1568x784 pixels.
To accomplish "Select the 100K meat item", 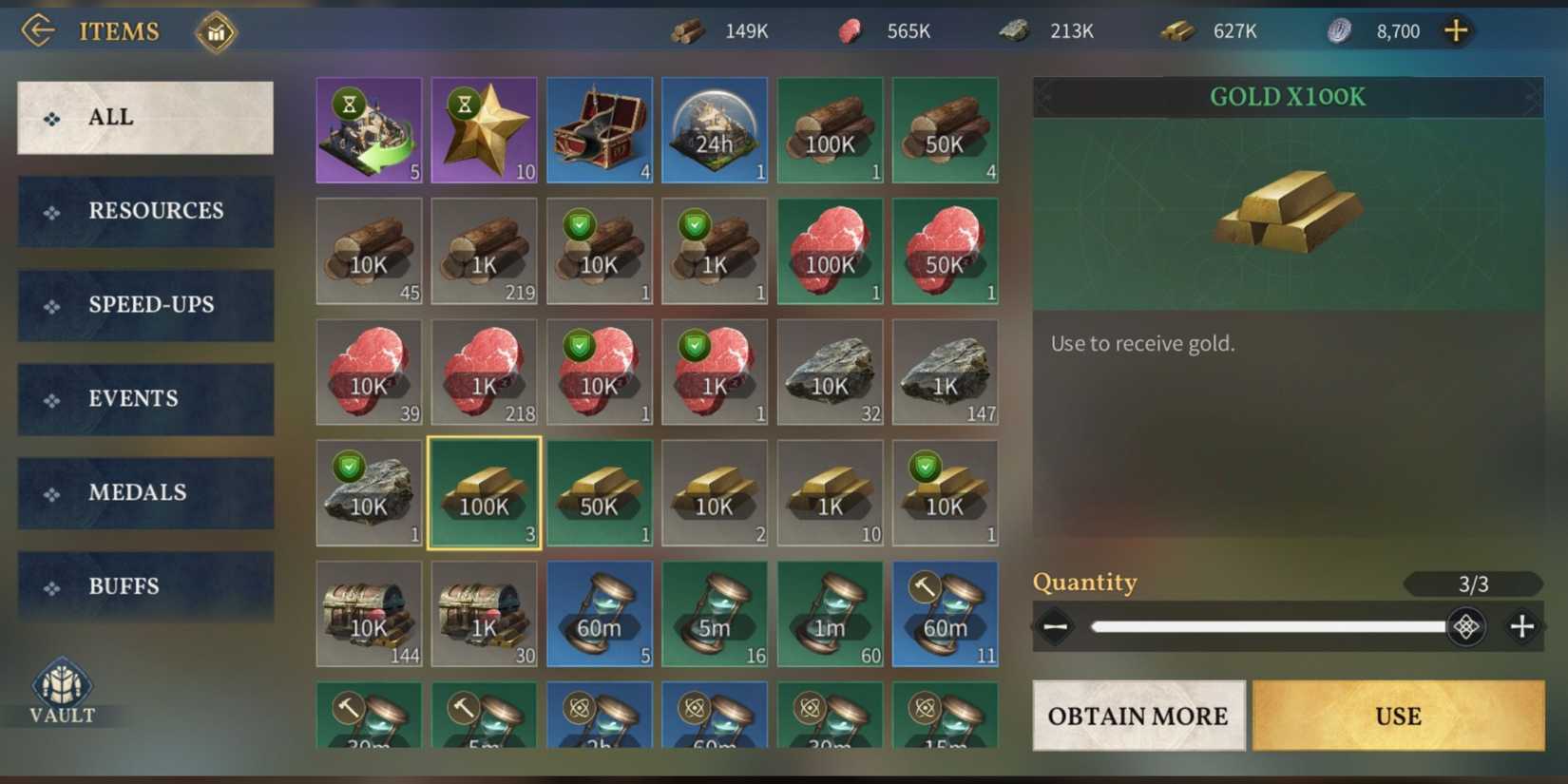I will [830, 251].
